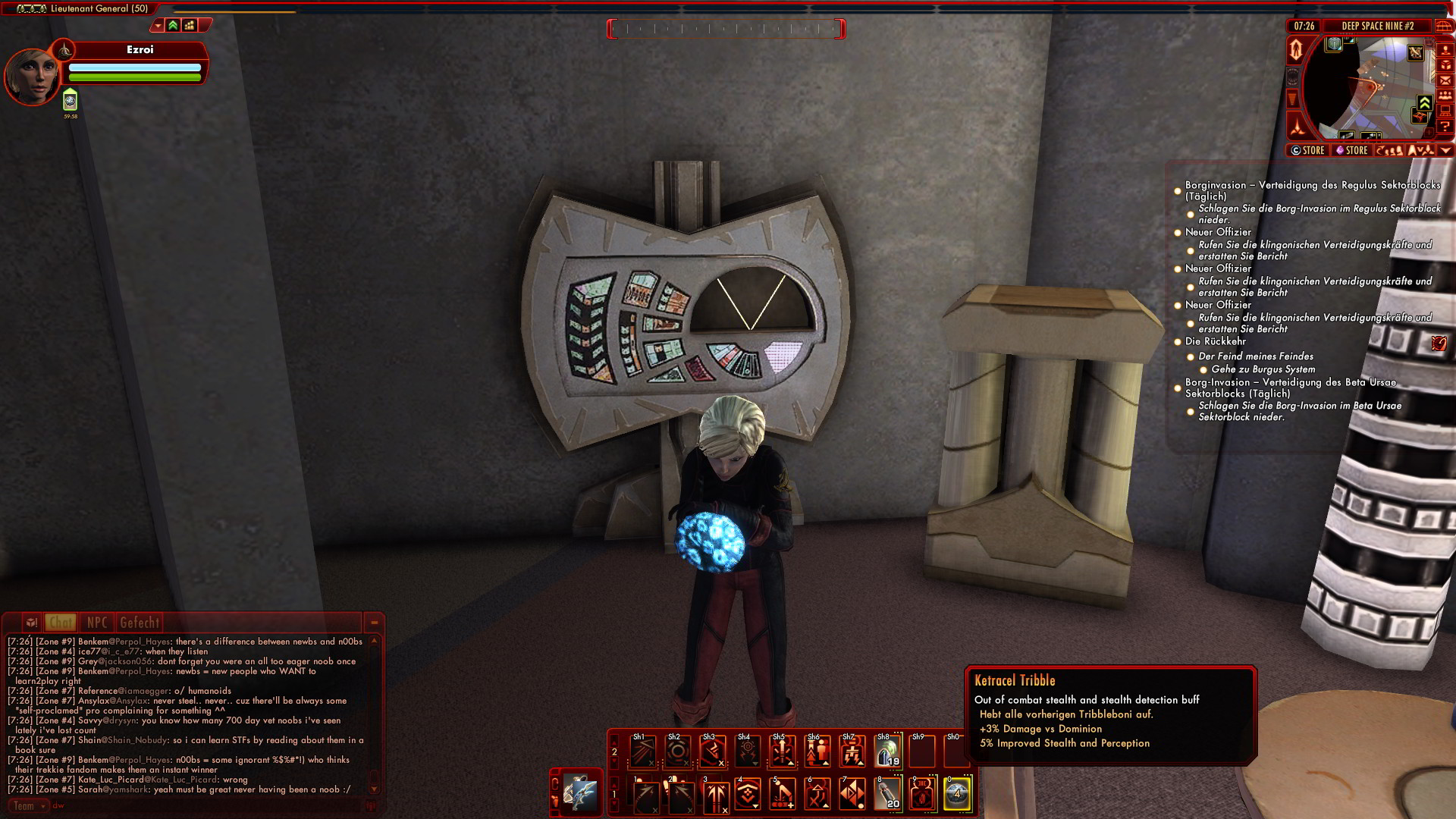The height and width of the screenshot is (819, 1456).
Task: Swap weapons using the weapon icon
Action: (581, 793)
